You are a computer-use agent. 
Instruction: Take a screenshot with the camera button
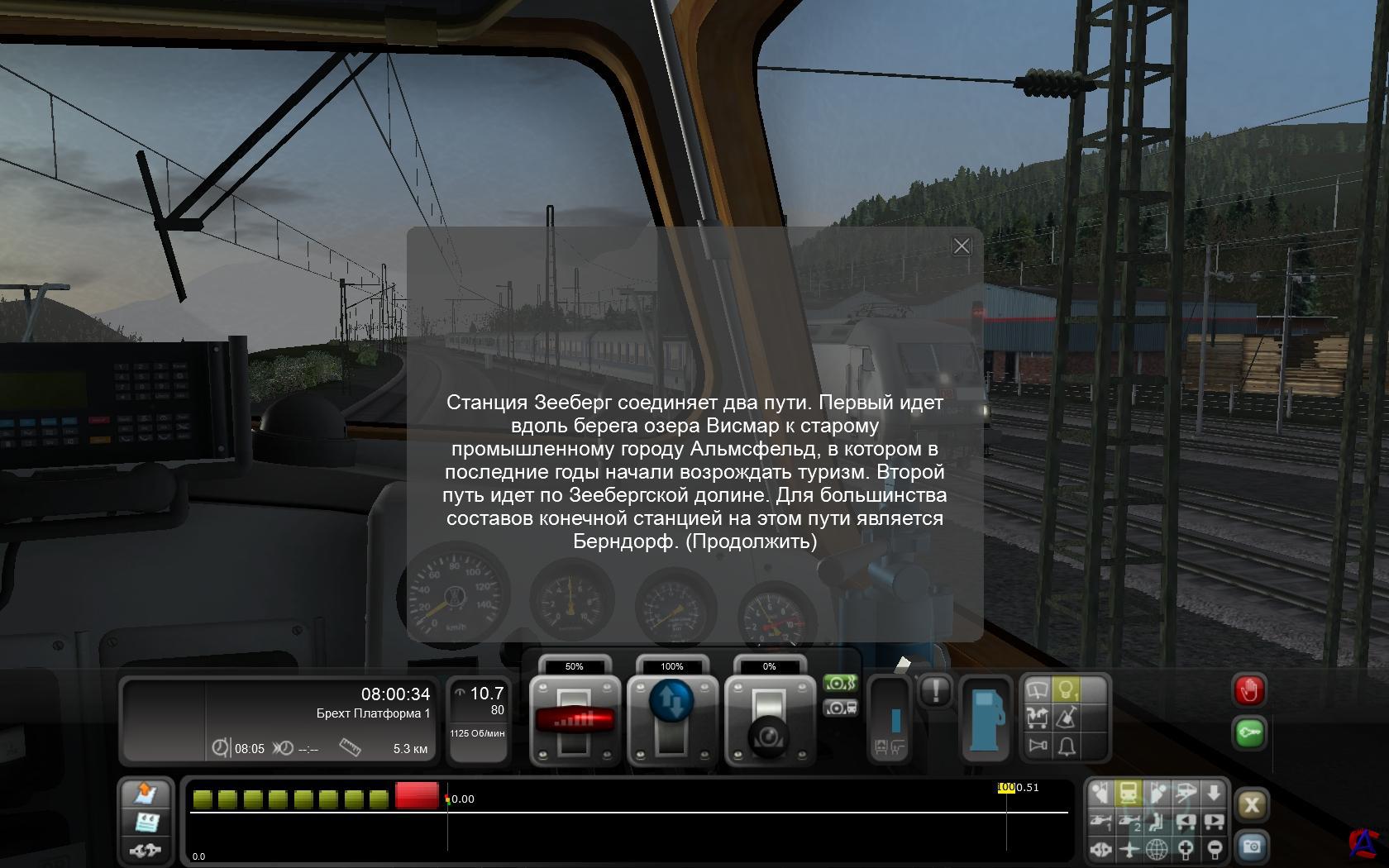coord(1252,847)
